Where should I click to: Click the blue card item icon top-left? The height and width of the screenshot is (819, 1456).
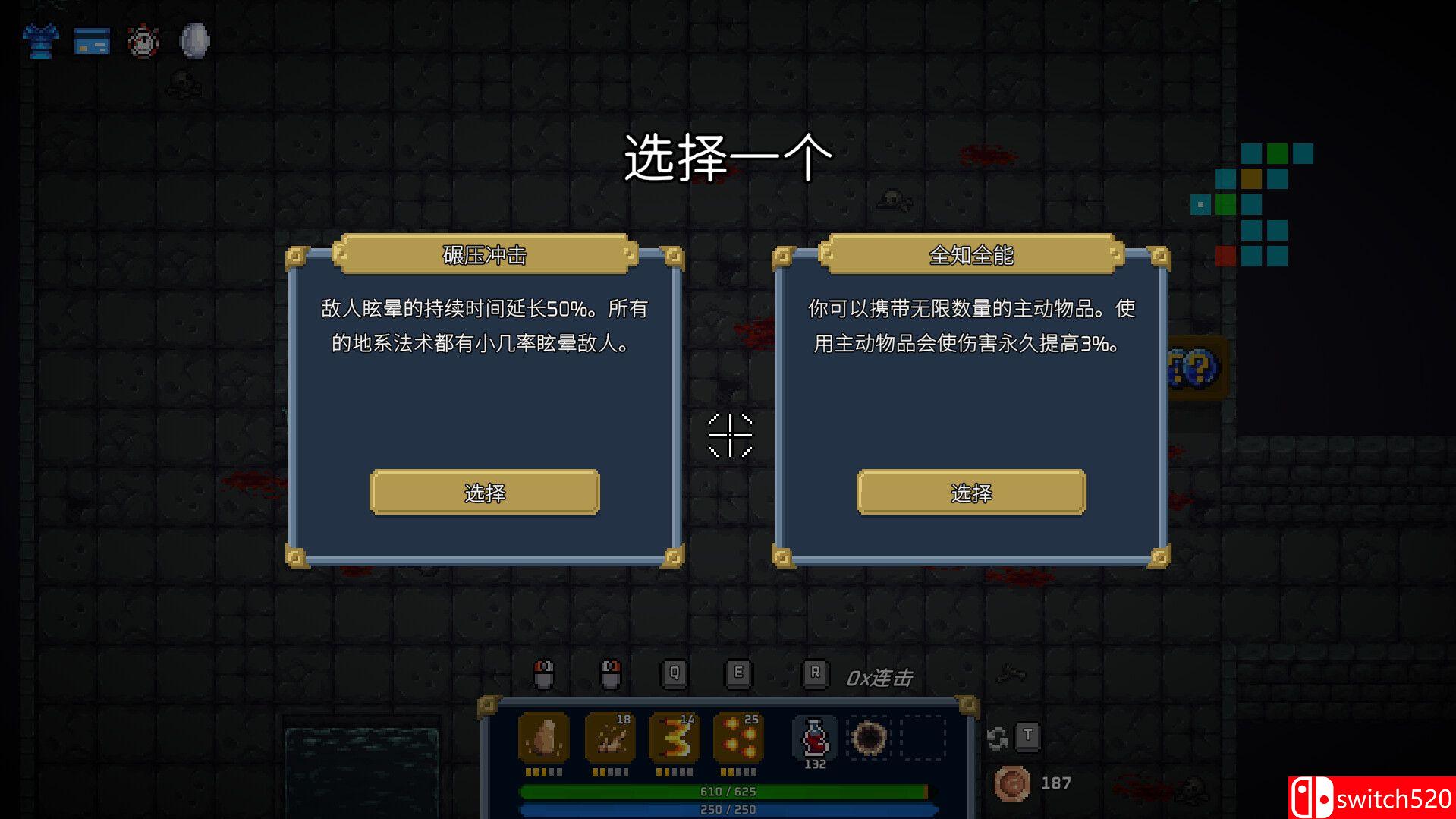(91, 42)
